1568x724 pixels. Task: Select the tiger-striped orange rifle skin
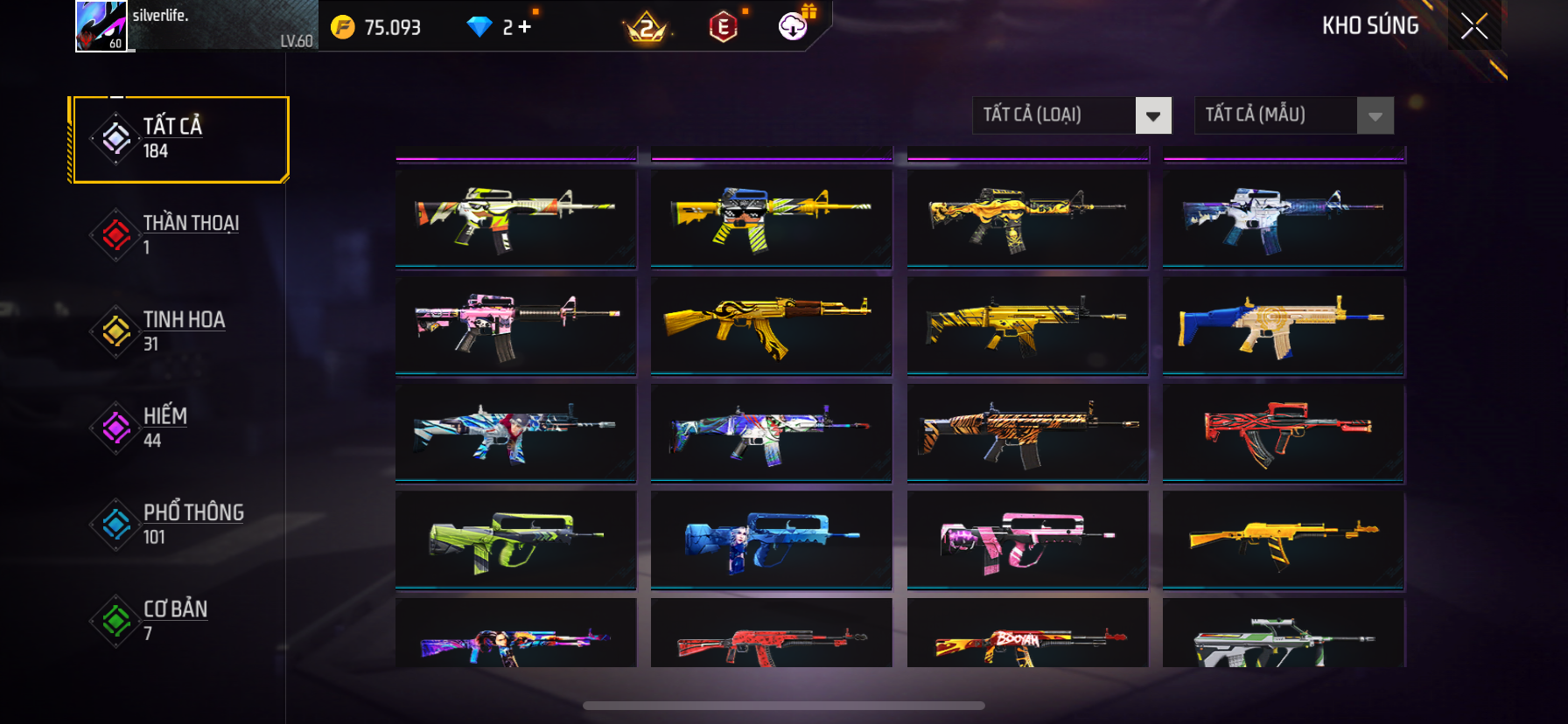[1027, 432]
